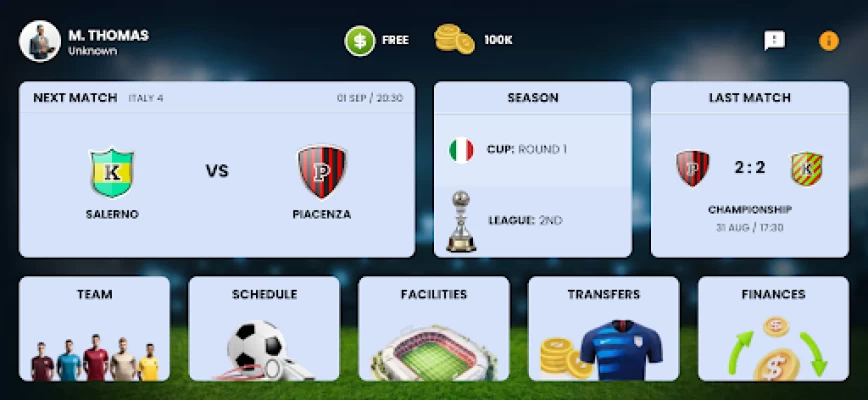Viewport: 868px width, 400px height.
Task: Click the orange info icon
Action: coord(829,41)
